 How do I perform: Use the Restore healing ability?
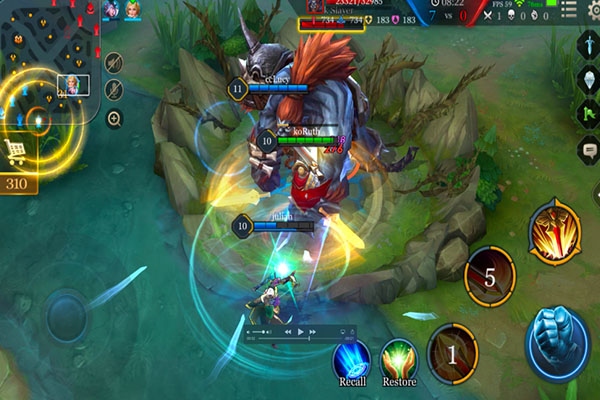click(399, 359)
